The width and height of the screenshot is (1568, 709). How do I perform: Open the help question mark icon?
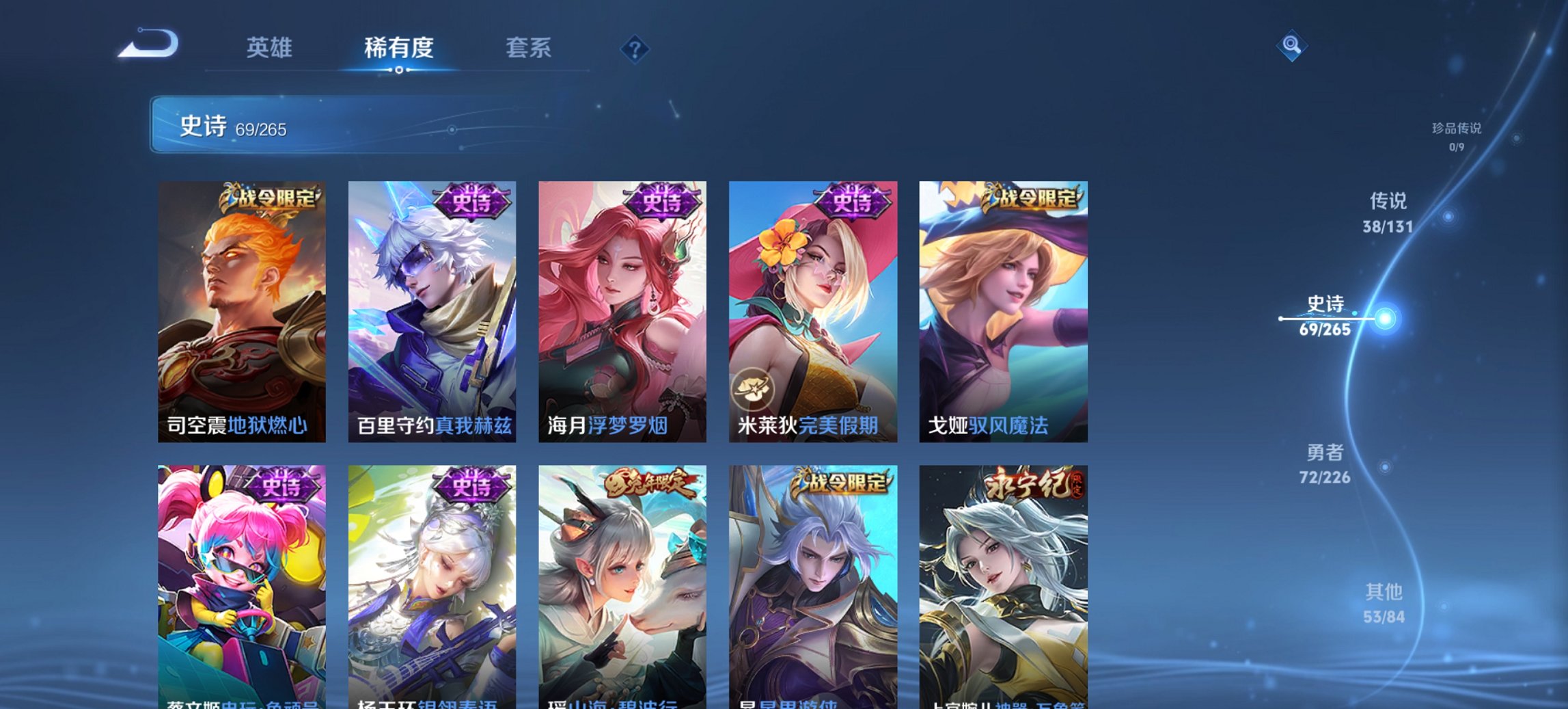click(x=634, y=49)
